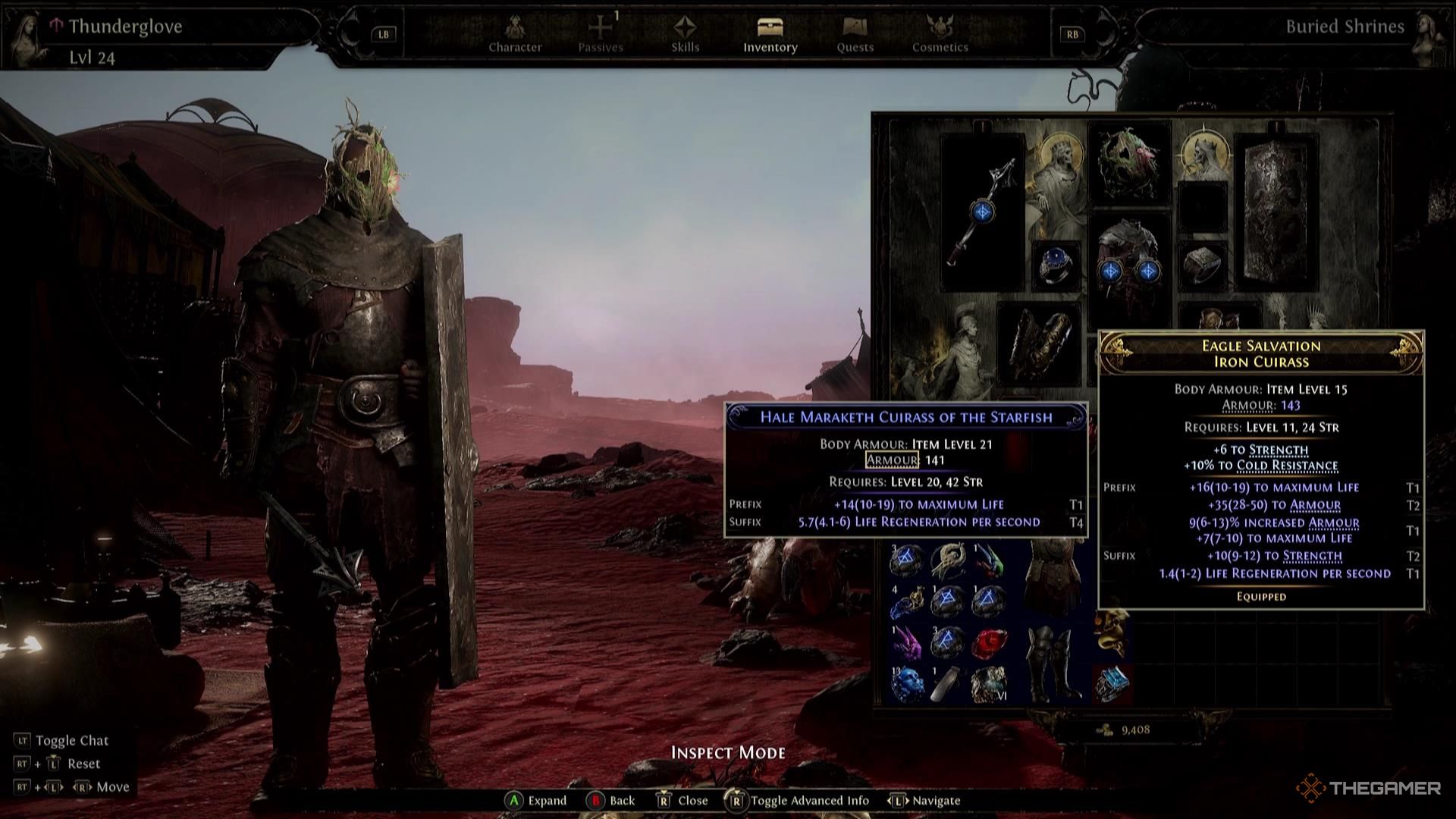Select the purple crystal shard item
Viewport: 1456px width, 819px height.
pos(907,643)
